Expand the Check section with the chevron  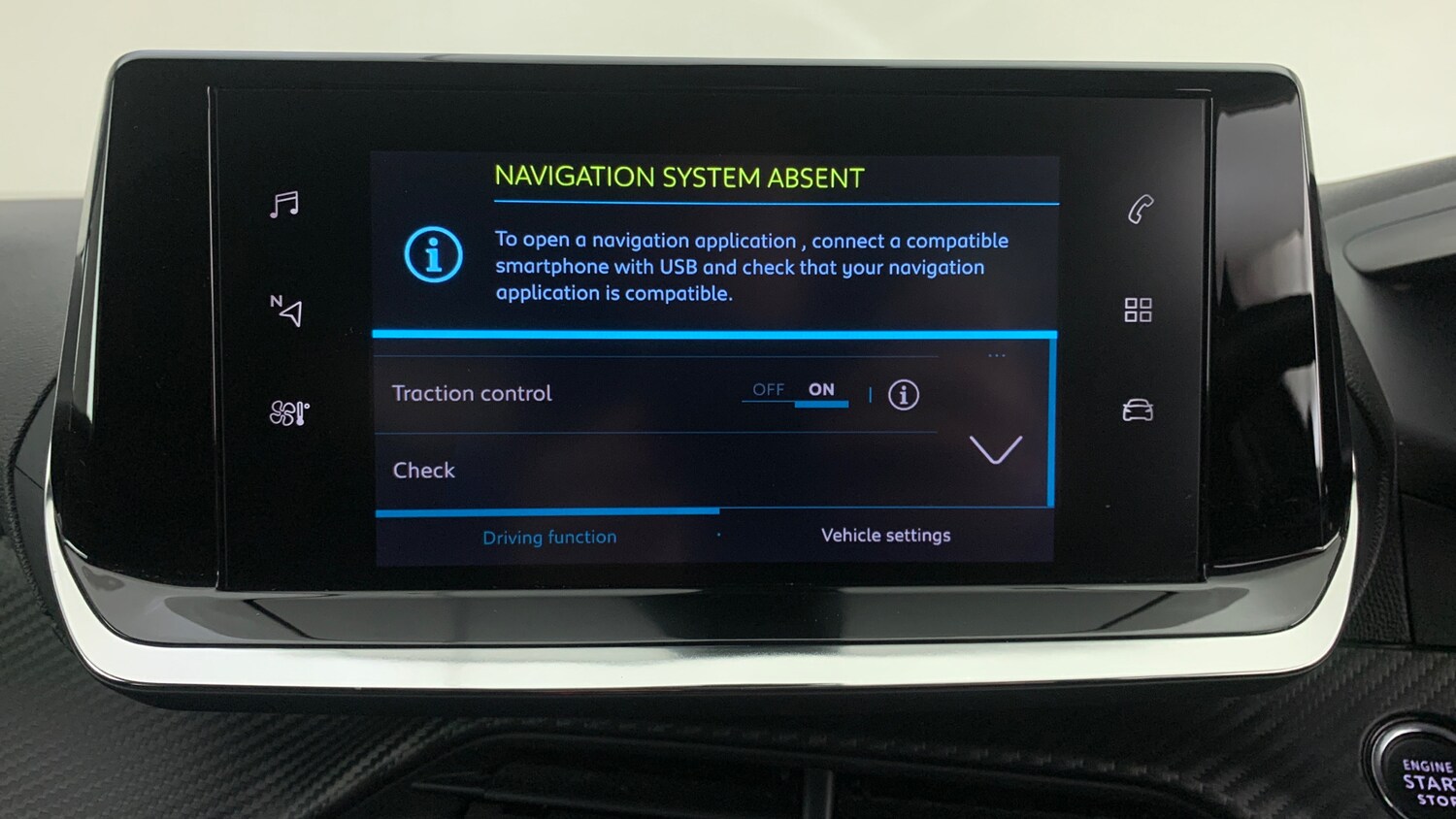pos(995,451)
